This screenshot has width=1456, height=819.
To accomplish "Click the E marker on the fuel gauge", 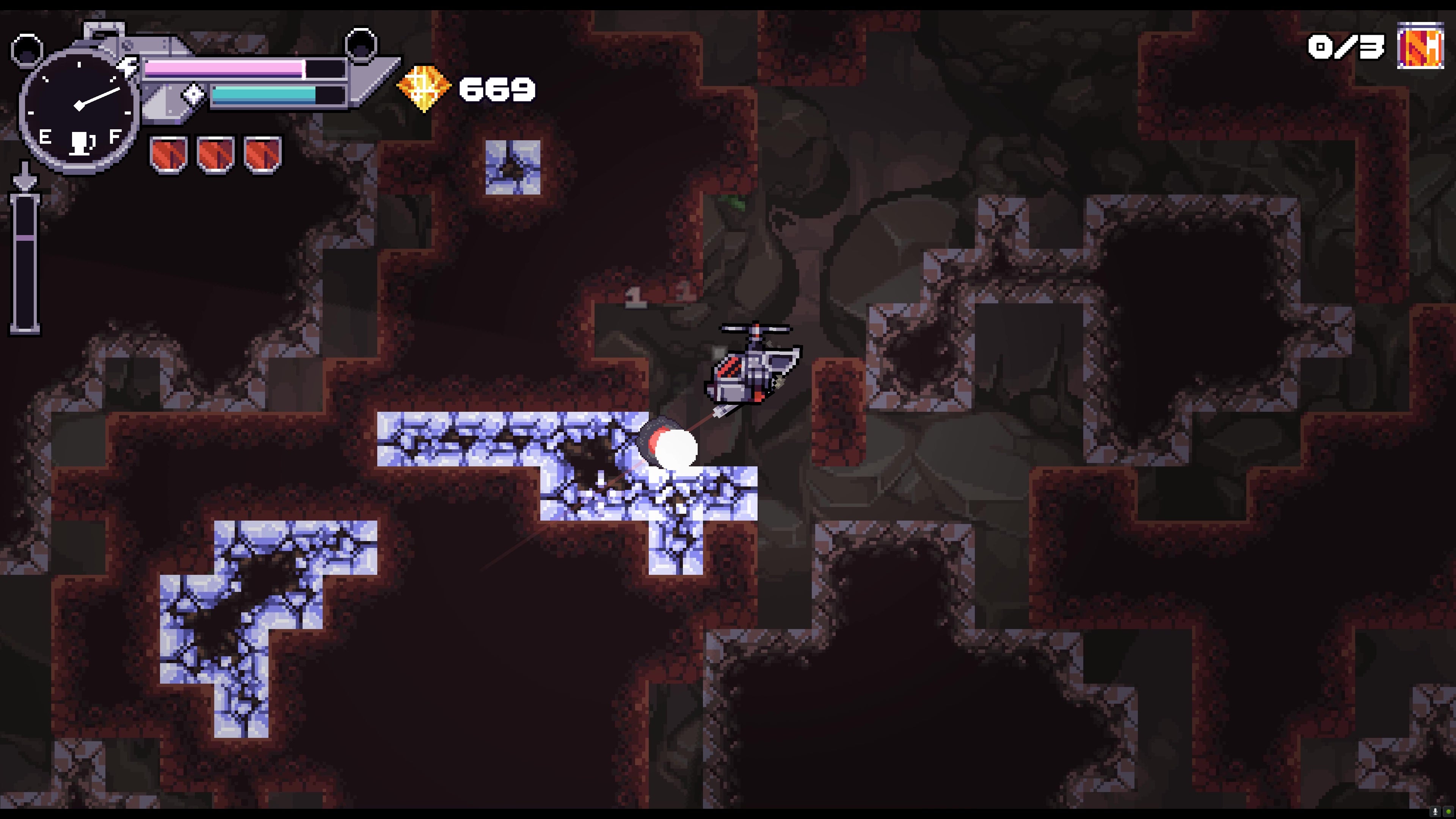I will (x=45, y=136).
